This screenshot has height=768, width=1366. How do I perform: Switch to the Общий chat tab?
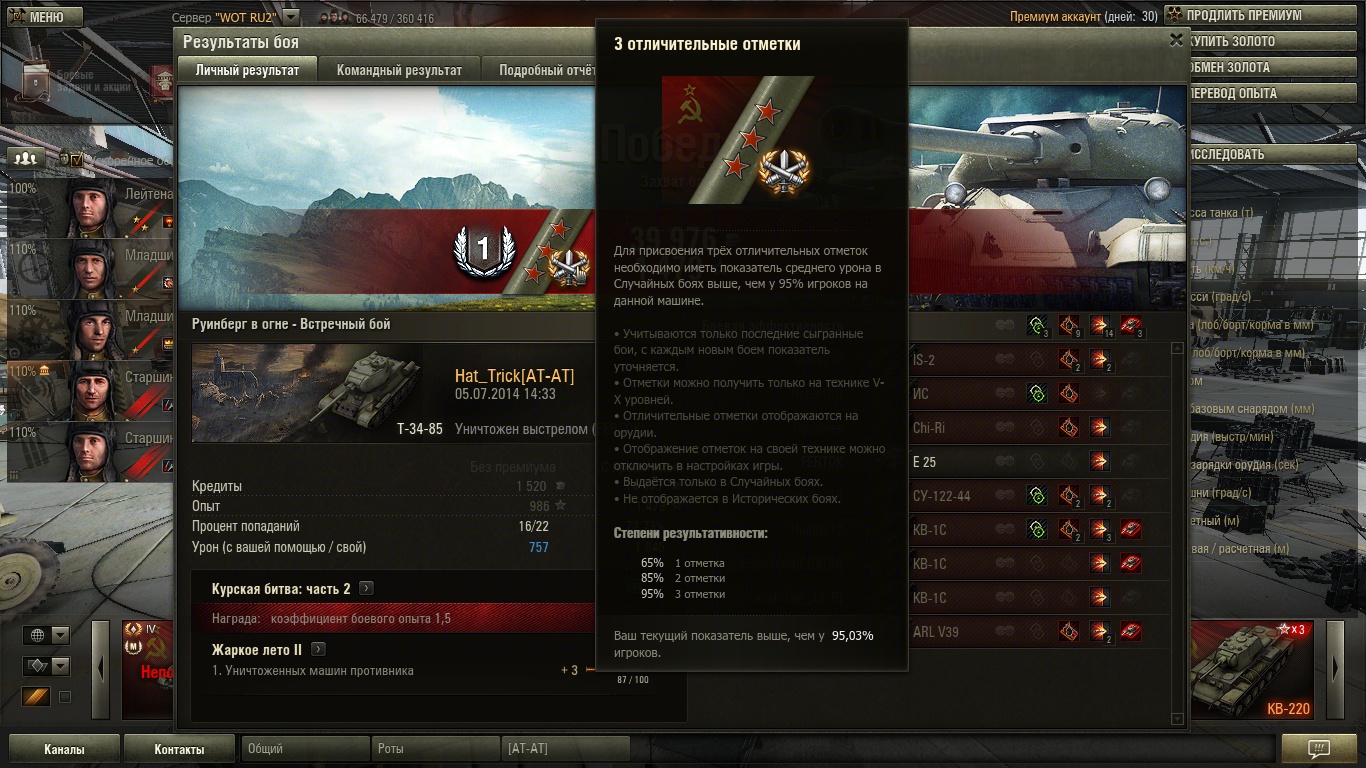[303, 748]
